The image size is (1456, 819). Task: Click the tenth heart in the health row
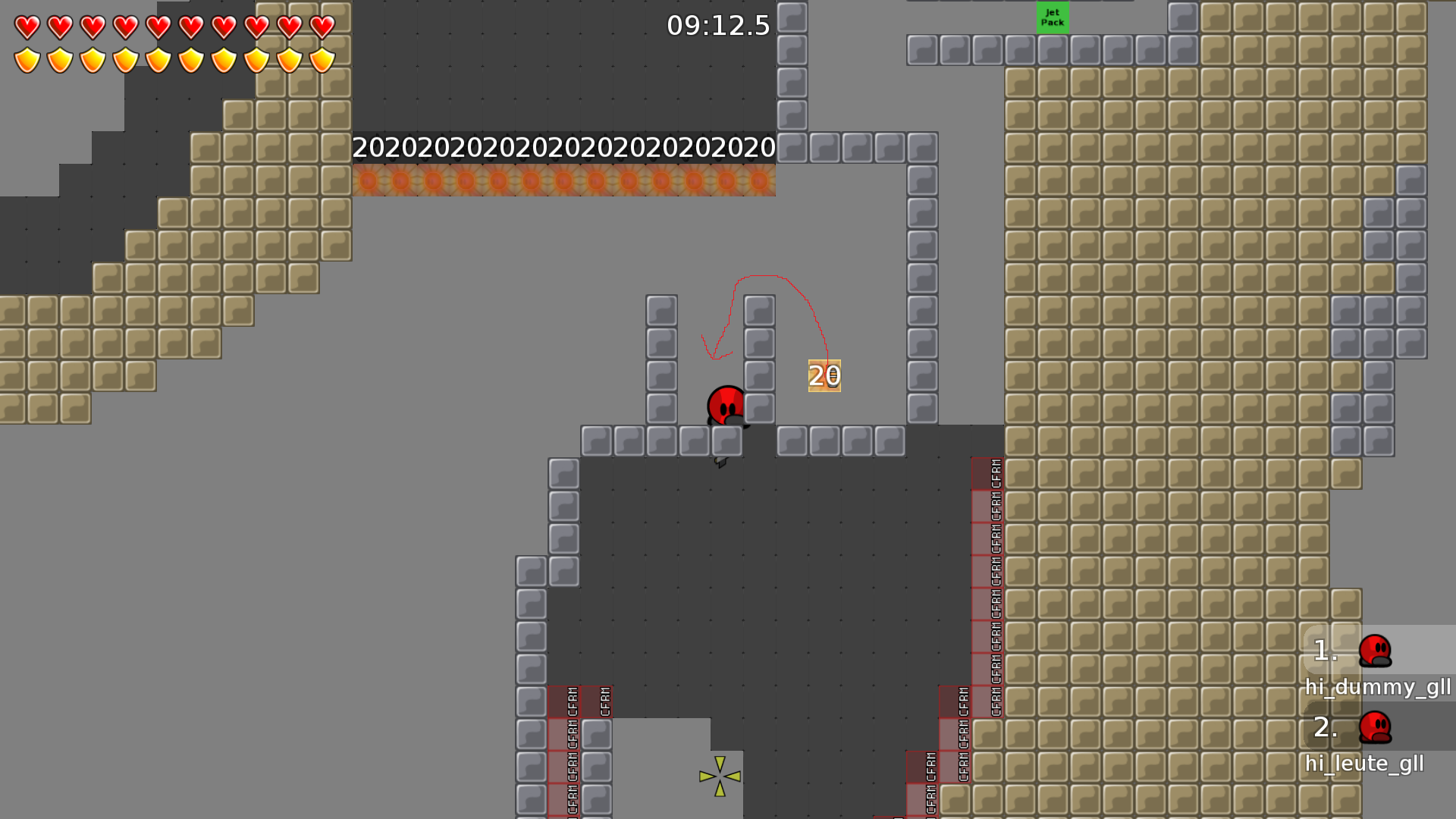(322, 25)
